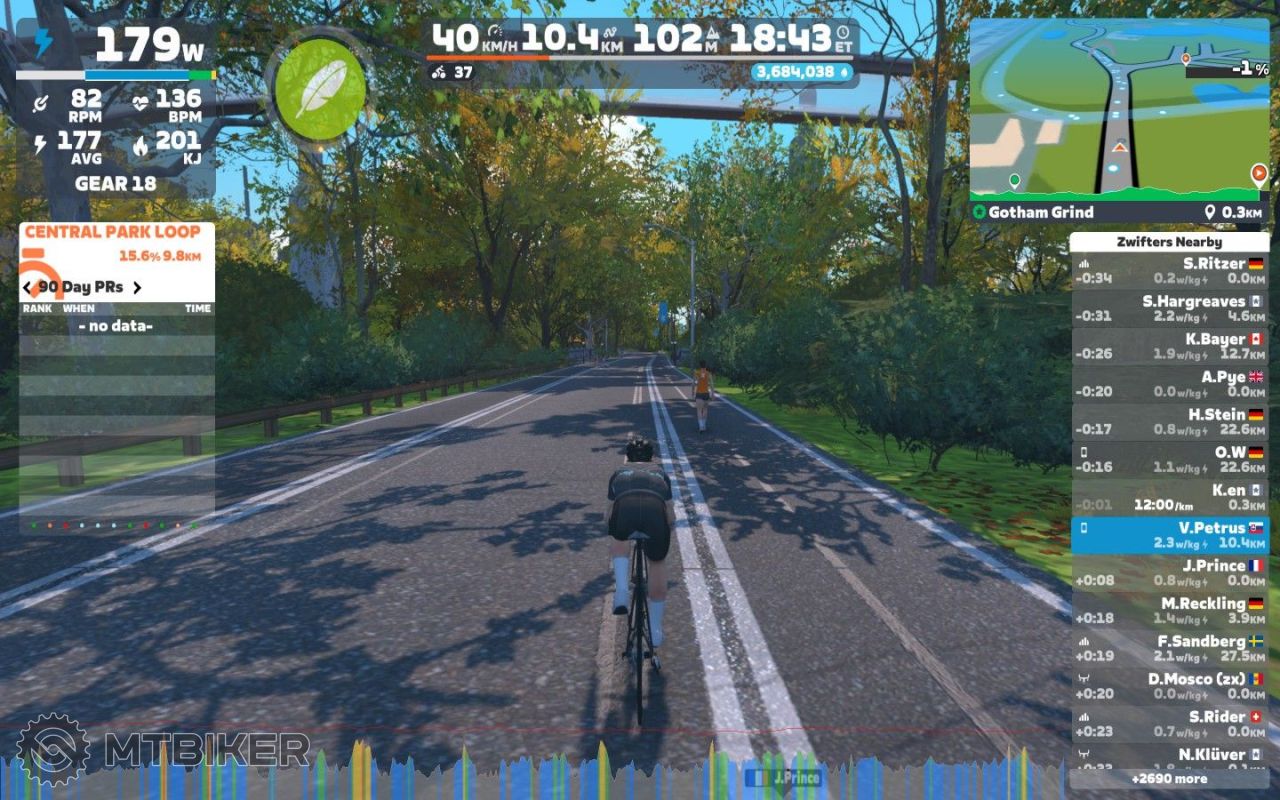
Task: Pick H.Stein in the riders list
Action: pos(1169,422)
